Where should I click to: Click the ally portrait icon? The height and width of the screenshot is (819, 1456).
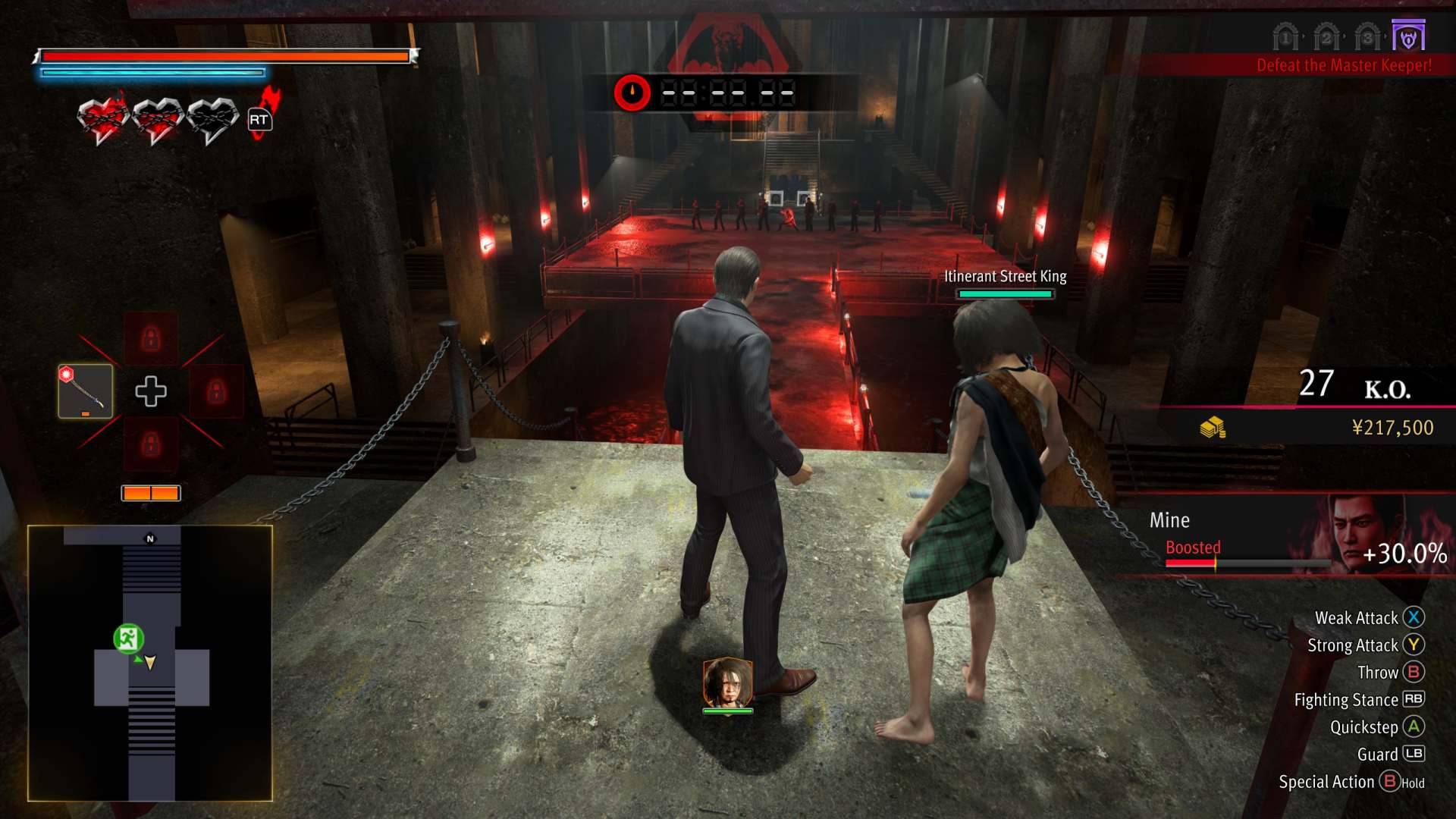click(x=727, y=682)
